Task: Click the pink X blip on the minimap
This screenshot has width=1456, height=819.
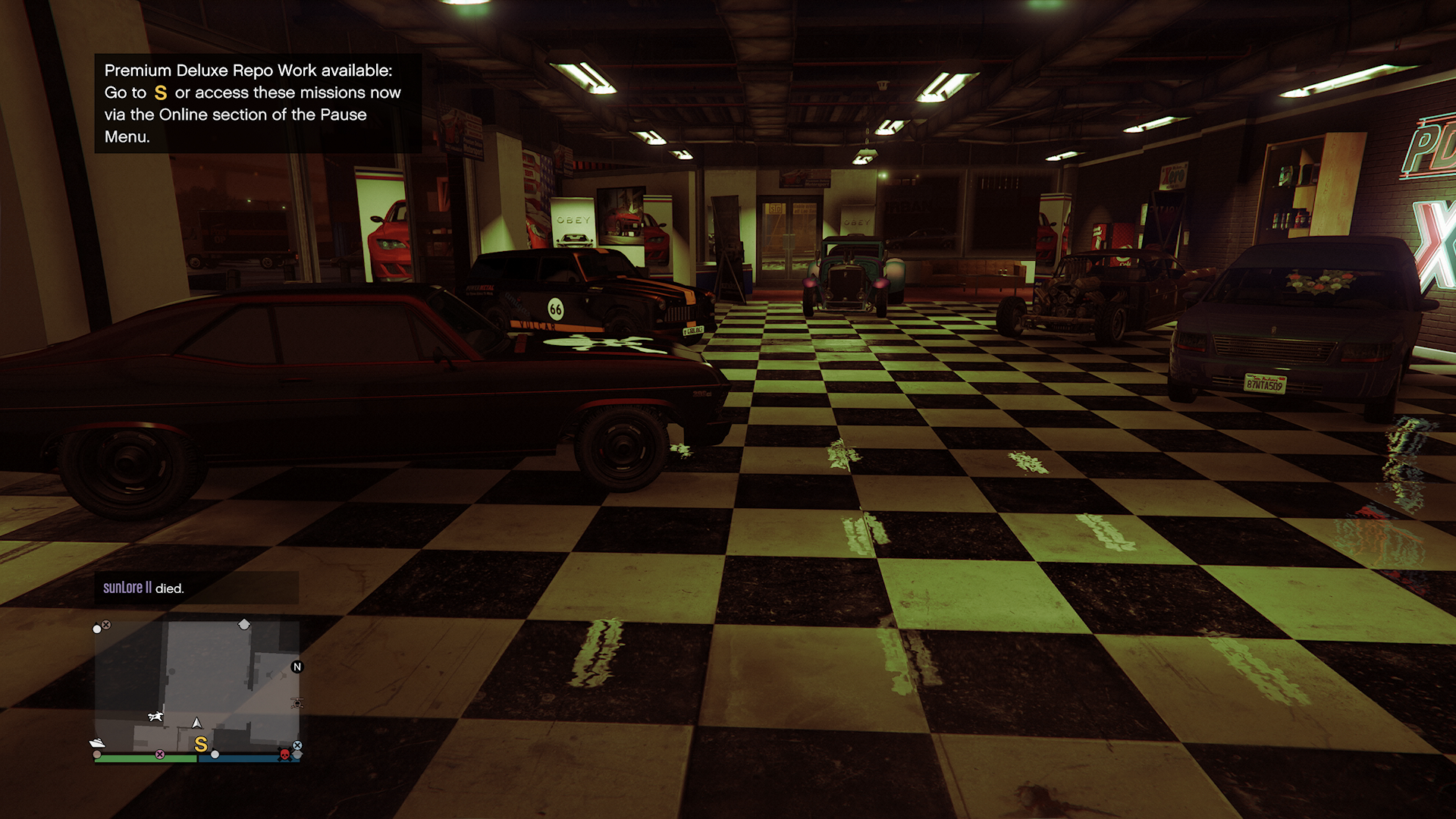Action: (160, 755)
